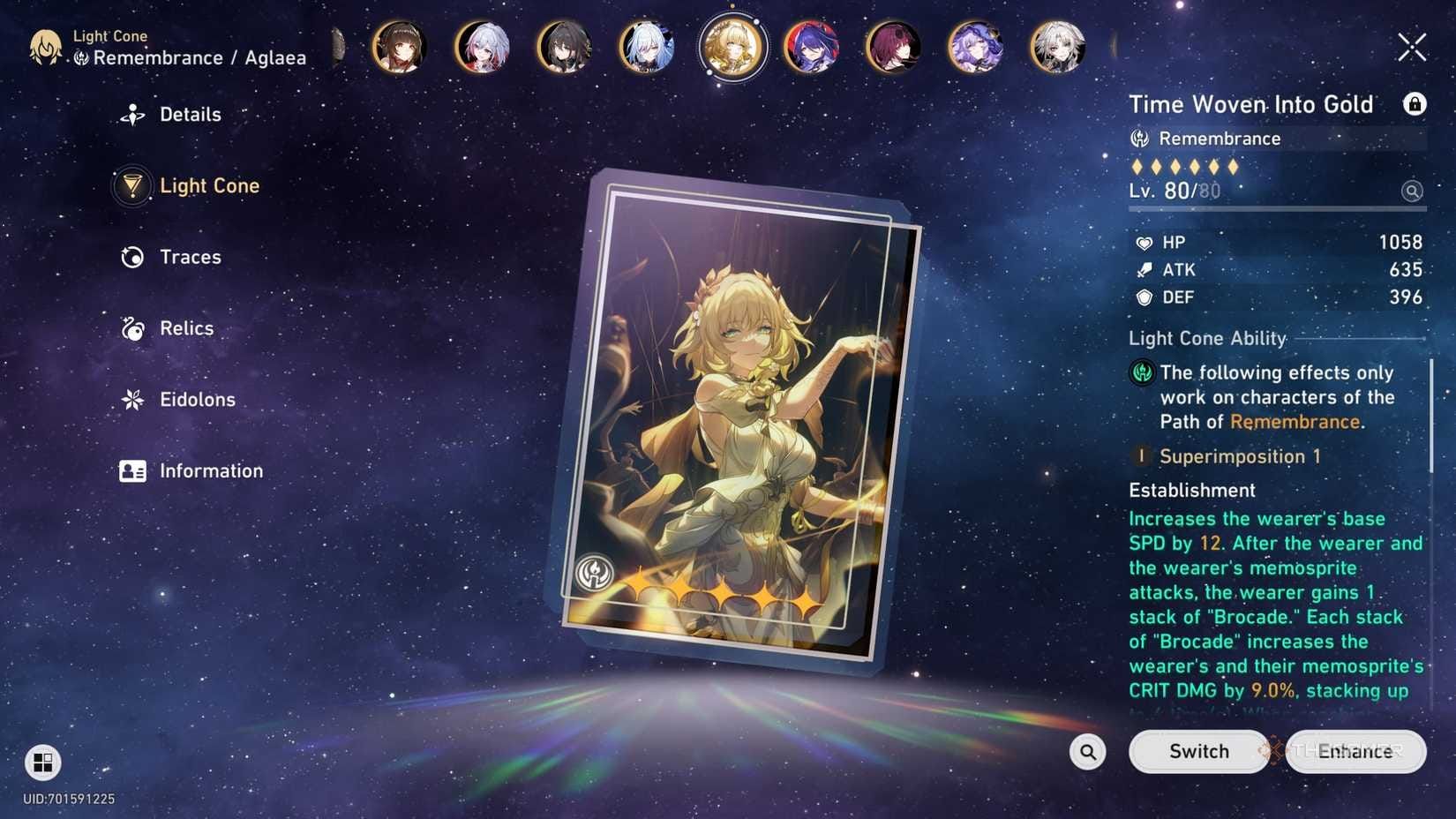Image resolution: width=1456 pixels, height=819 pixels.
Task: Open the Traces section
Action: (189, 258)
